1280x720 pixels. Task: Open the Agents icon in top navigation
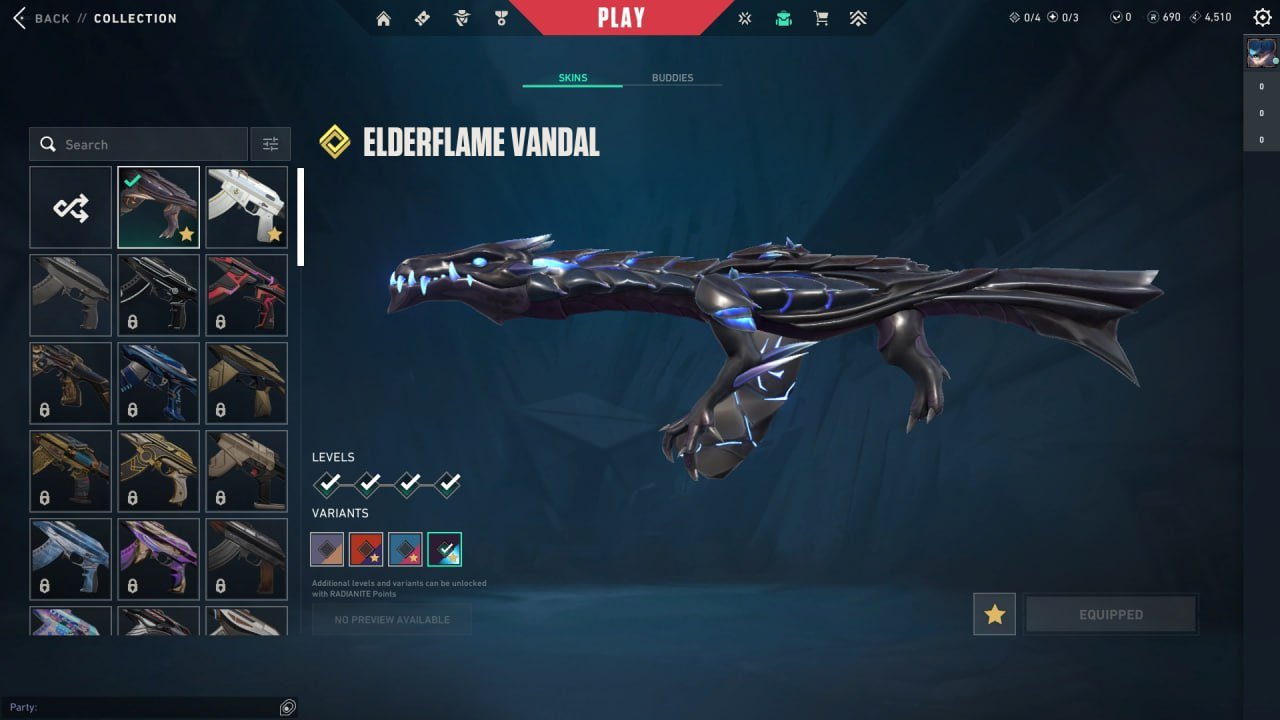(x=461, y=17)
